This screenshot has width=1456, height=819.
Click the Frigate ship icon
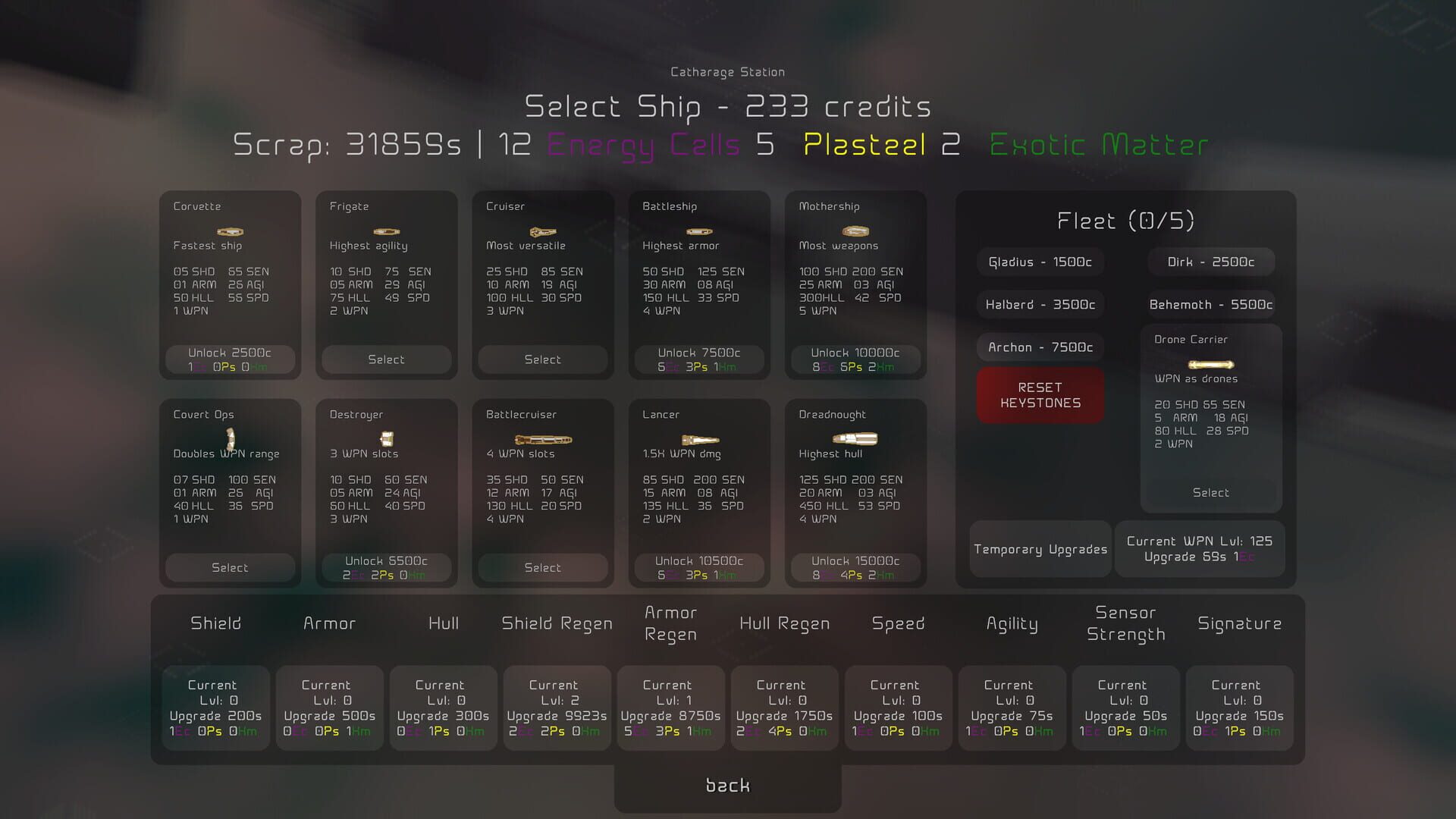click(x=386, y=231)
